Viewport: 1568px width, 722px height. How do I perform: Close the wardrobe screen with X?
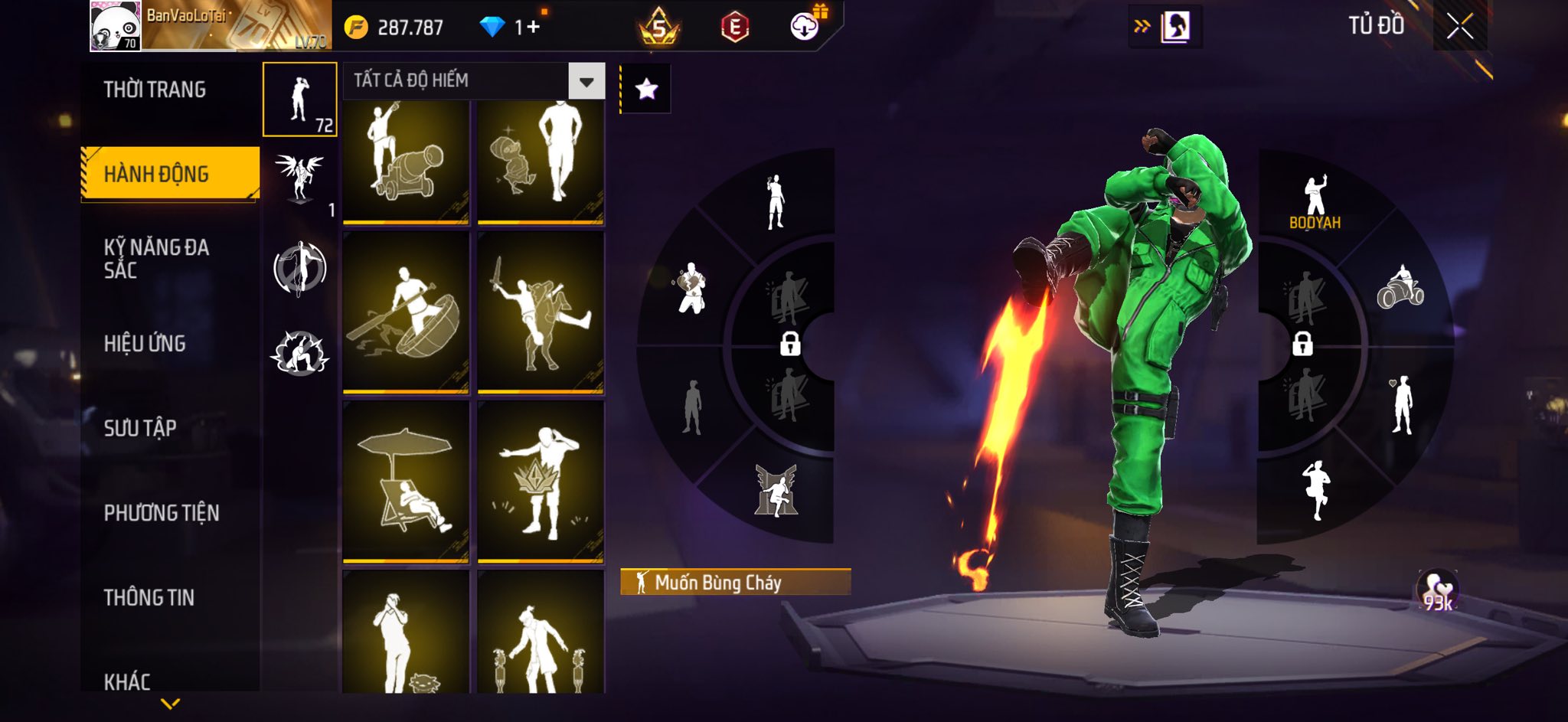1460,27
